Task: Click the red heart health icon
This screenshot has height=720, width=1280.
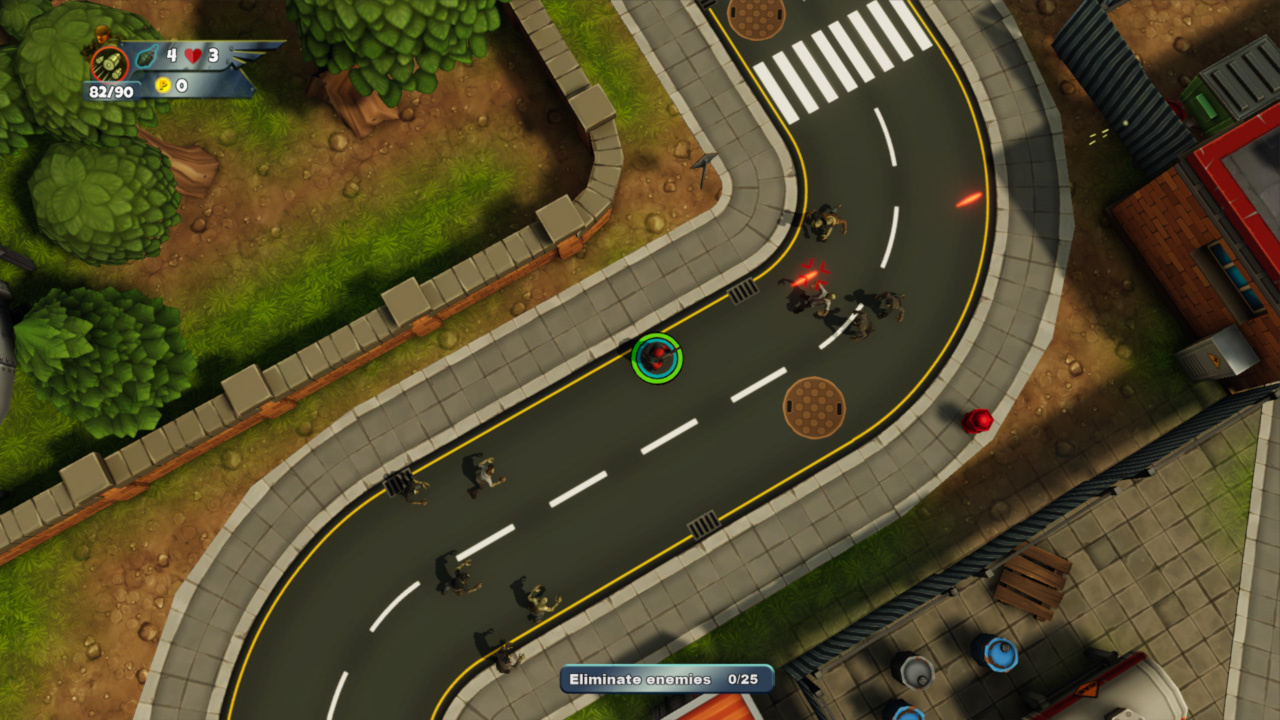Action: click(192, 55)
